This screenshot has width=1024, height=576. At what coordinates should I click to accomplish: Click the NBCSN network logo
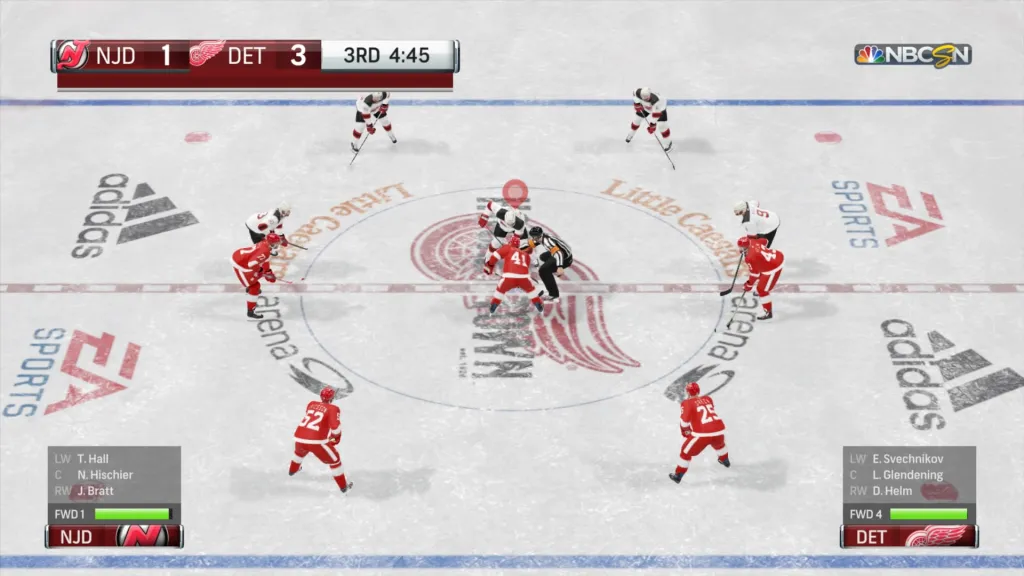[912, 54]
